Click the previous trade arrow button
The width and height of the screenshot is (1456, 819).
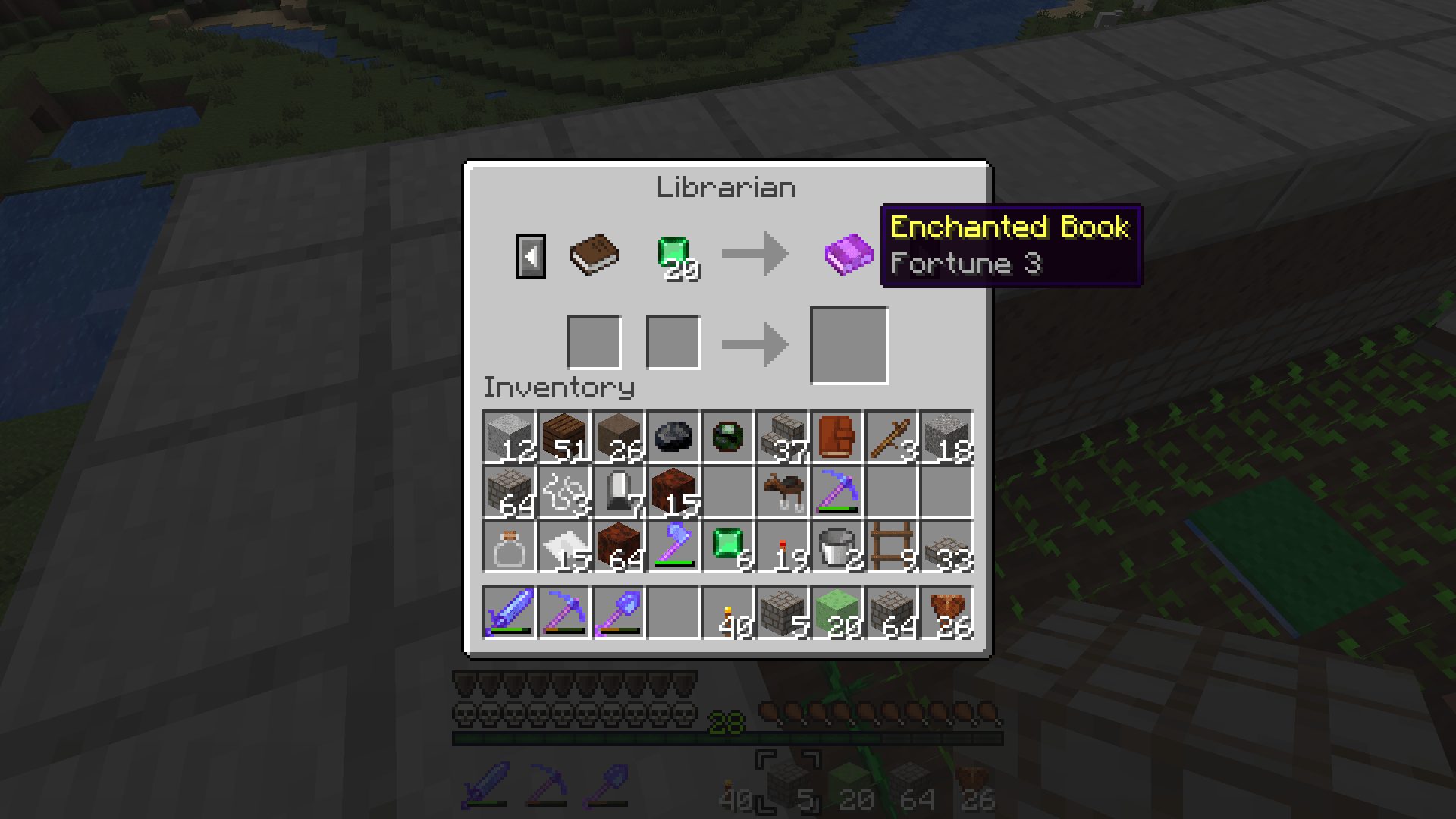tap(530, 256)
